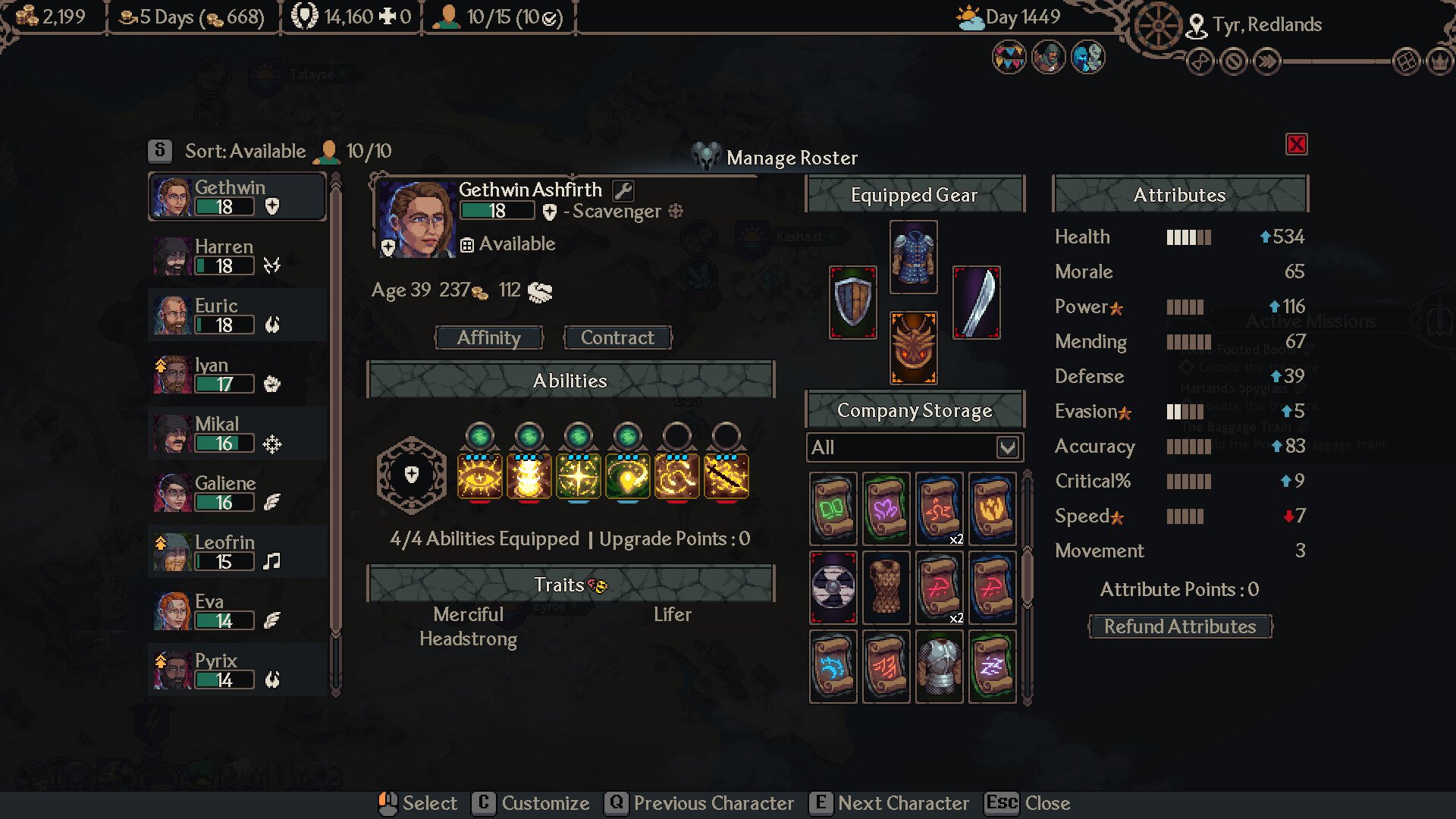Viewport: 1456px width, 819px height.
Task: Select Galiene in the roster list
Action: point(237,493)
